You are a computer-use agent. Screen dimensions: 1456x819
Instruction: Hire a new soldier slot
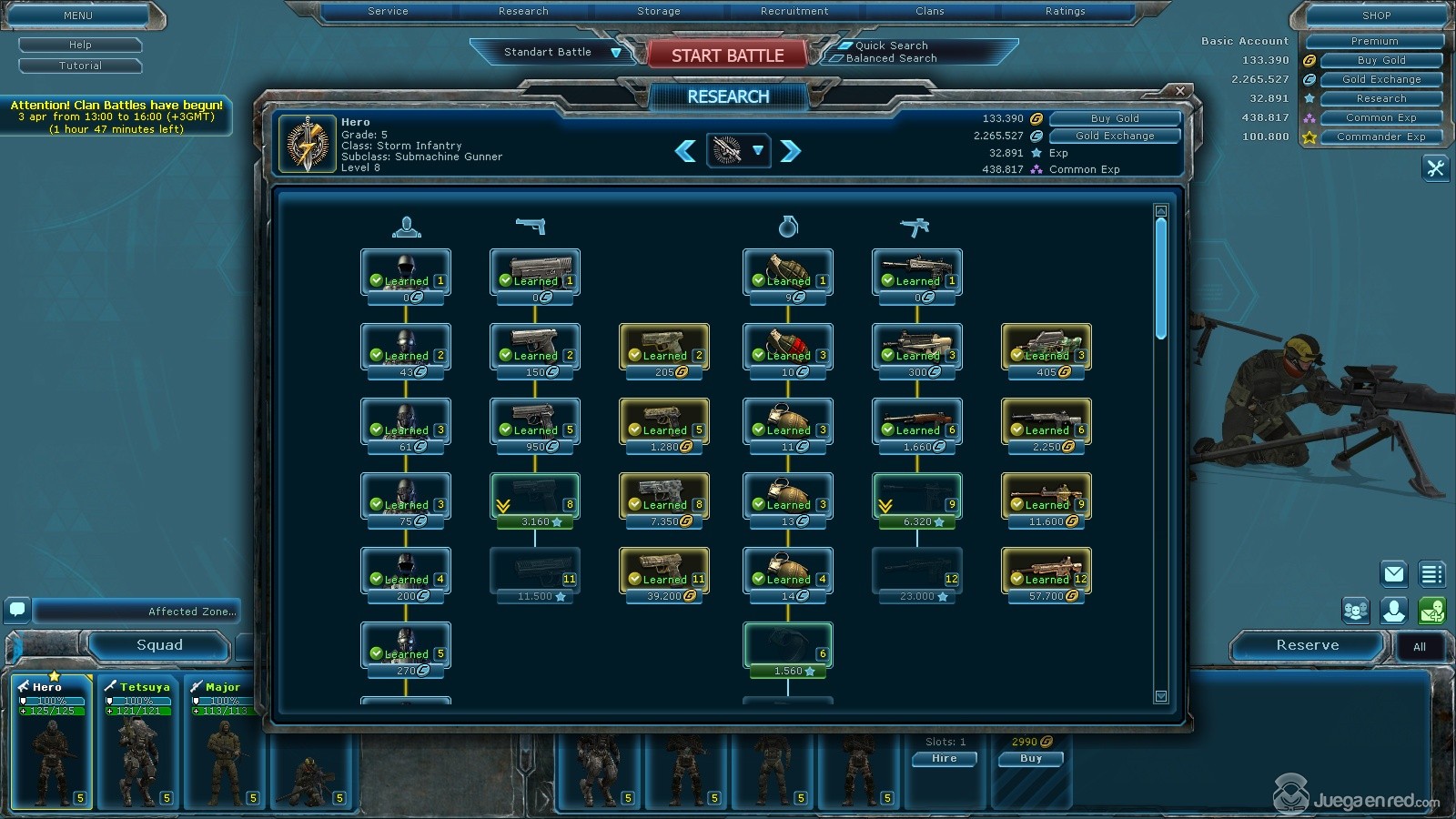tap(944, 759)
